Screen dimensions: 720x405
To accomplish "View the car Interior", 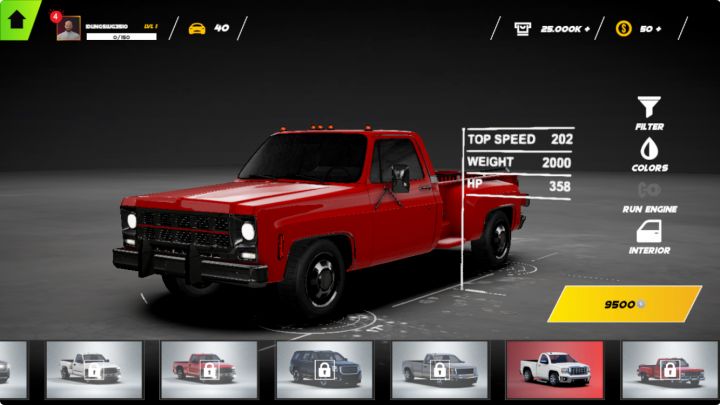I will coord(649,237).
